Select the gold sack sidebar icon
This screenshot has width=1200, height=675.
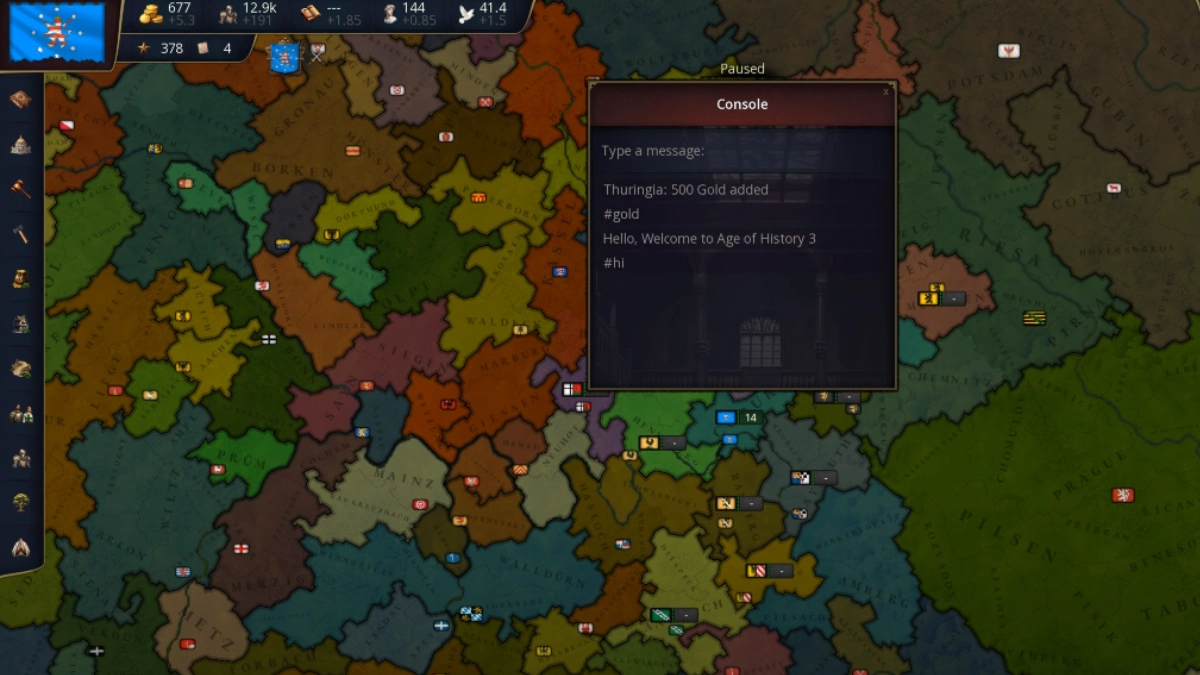click(21, 279)
